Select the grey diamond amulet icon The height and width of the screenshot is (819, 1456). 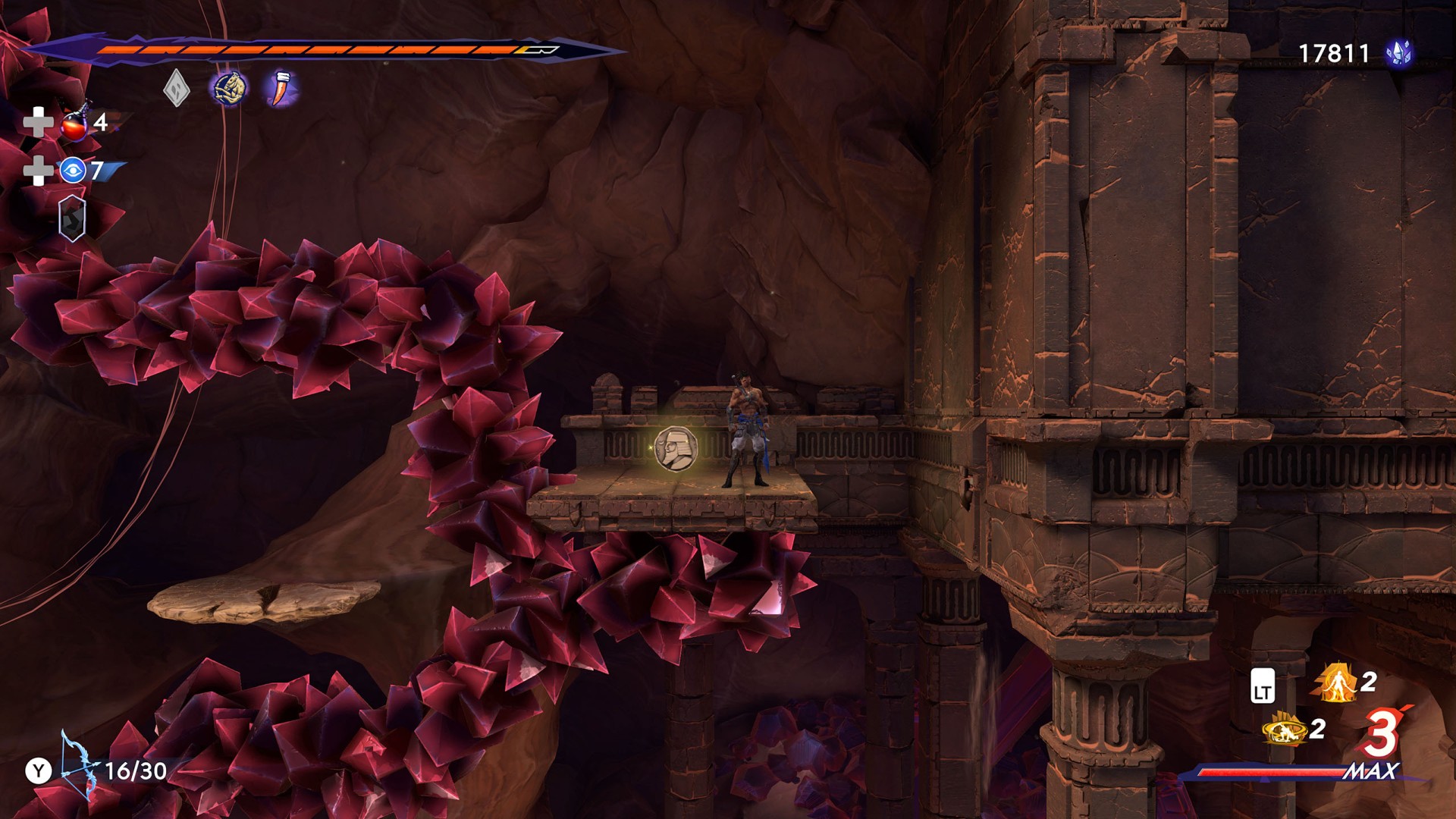(x=176, y=88)
